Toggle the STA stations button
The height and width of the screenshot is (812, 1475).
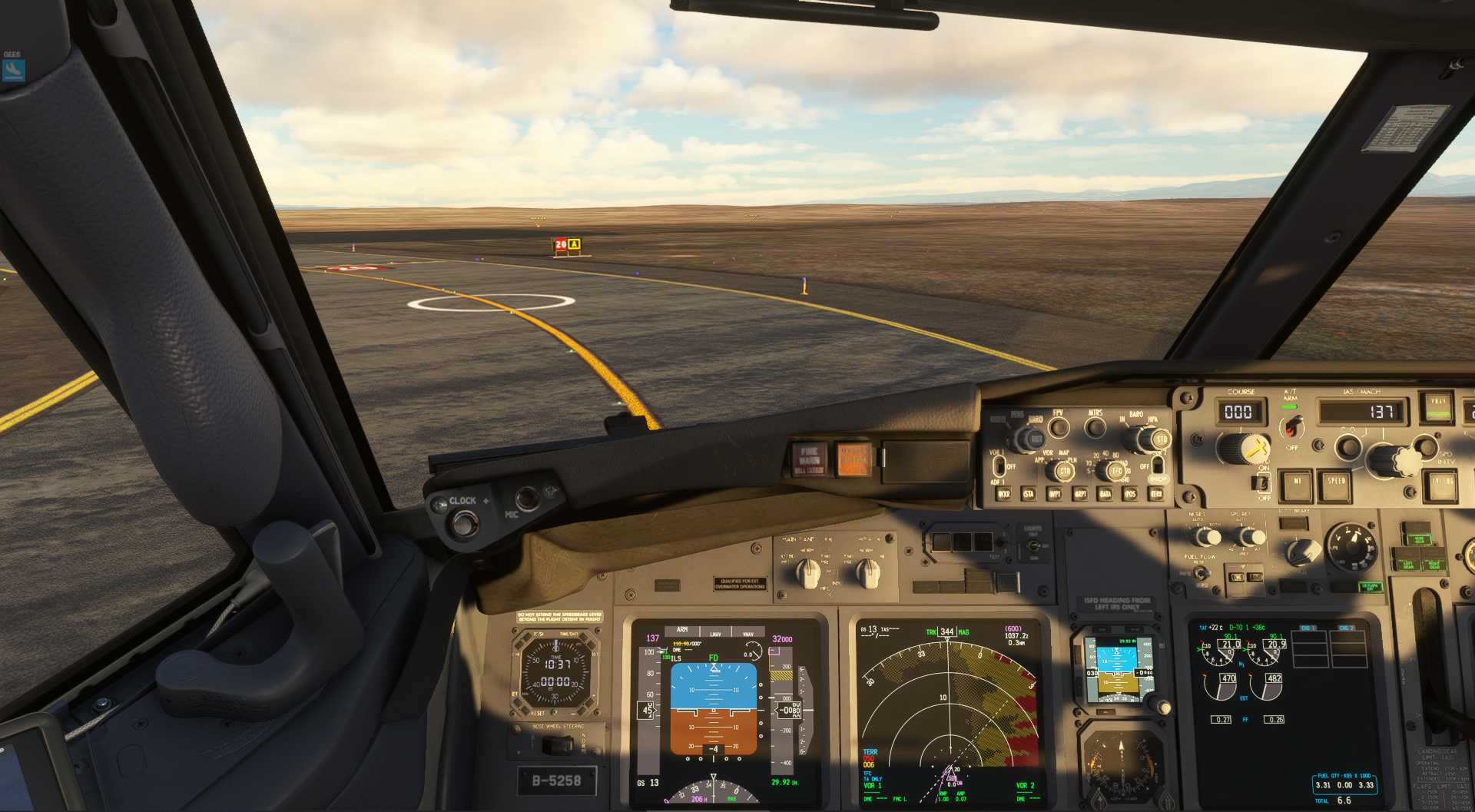tap(1029, 494)
